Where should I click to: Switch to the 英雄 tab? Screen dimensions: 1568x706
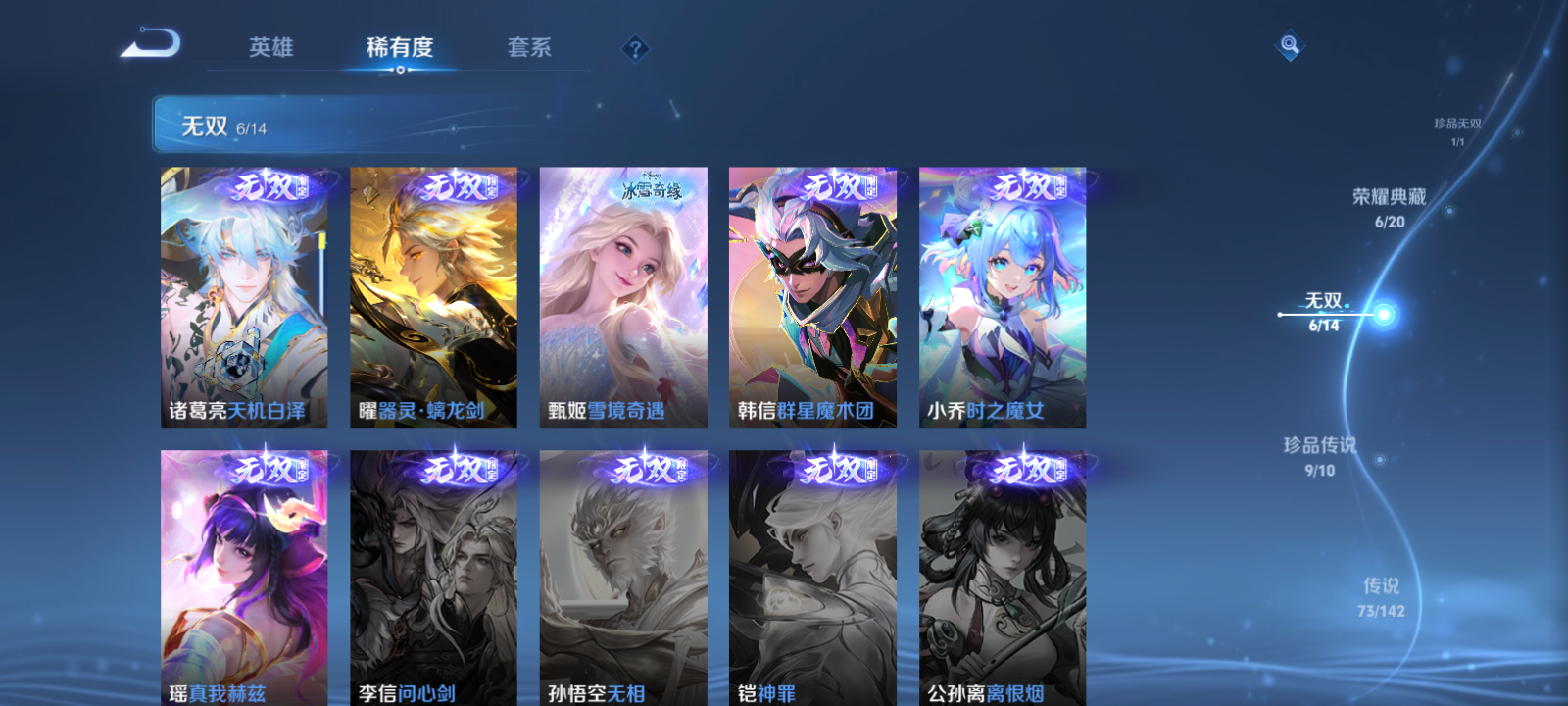coord(269,48)
